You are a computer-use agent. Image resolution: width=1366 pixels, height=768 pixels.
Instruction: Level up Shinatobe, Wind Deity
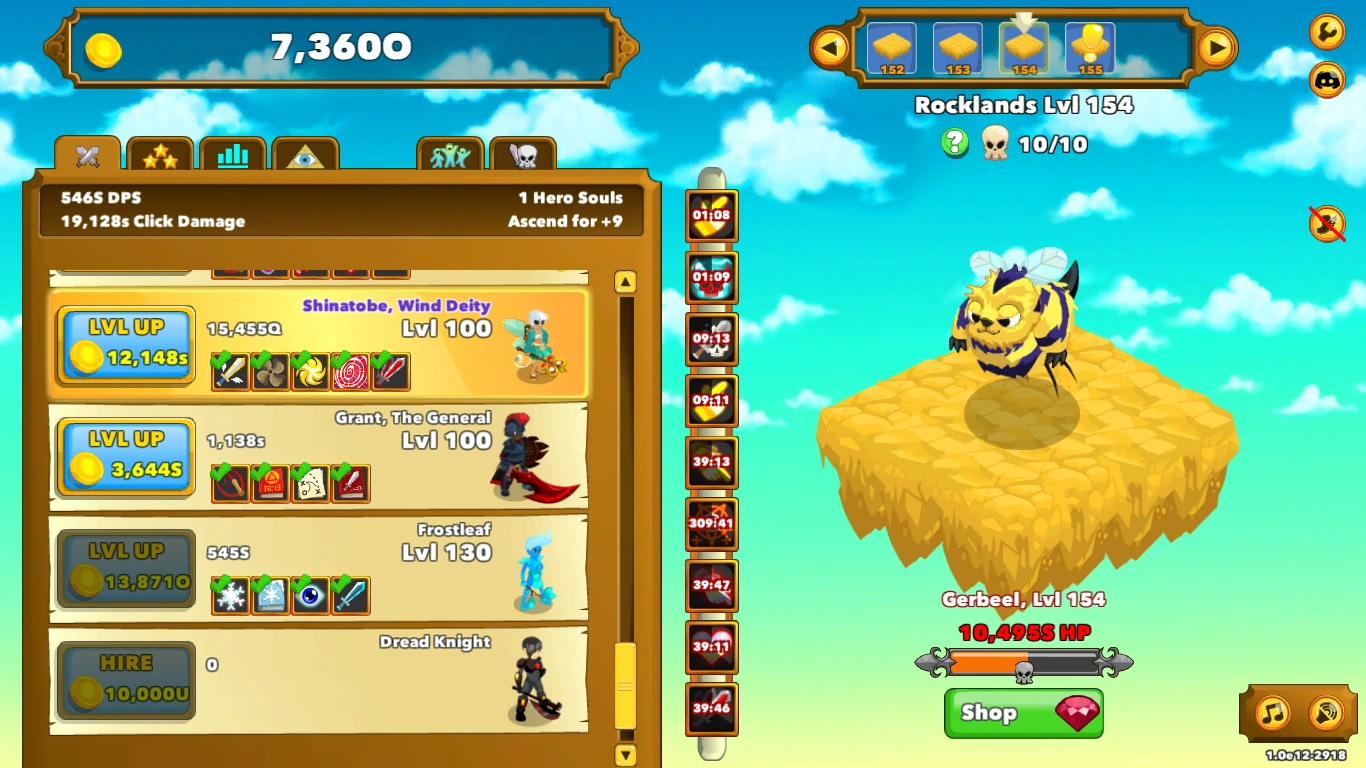[x=125, y=345]
